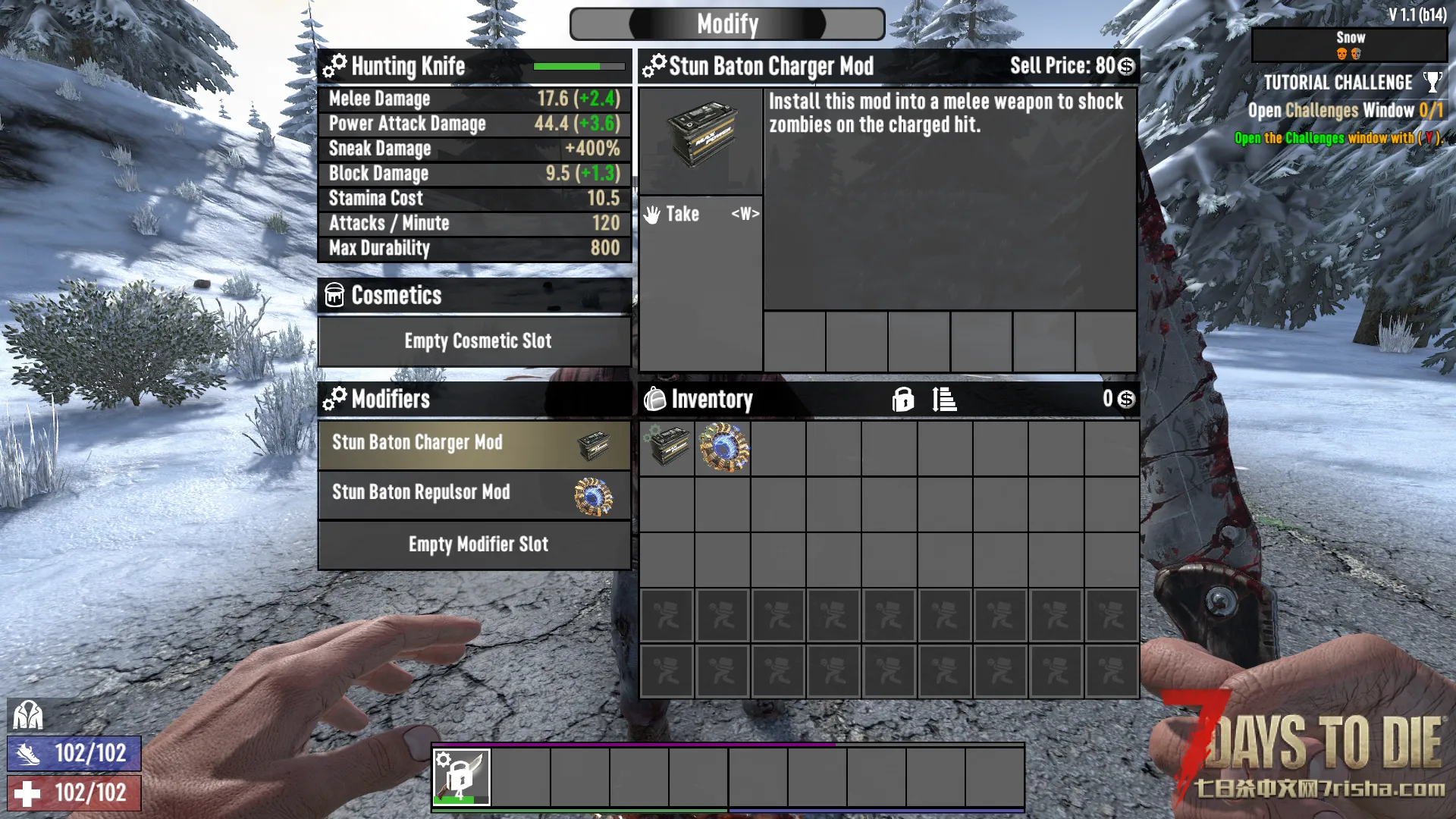This screenshot has width=1456, height=819.
Task: Choose the Empty Modifier Slot
Action: [474, 544]
